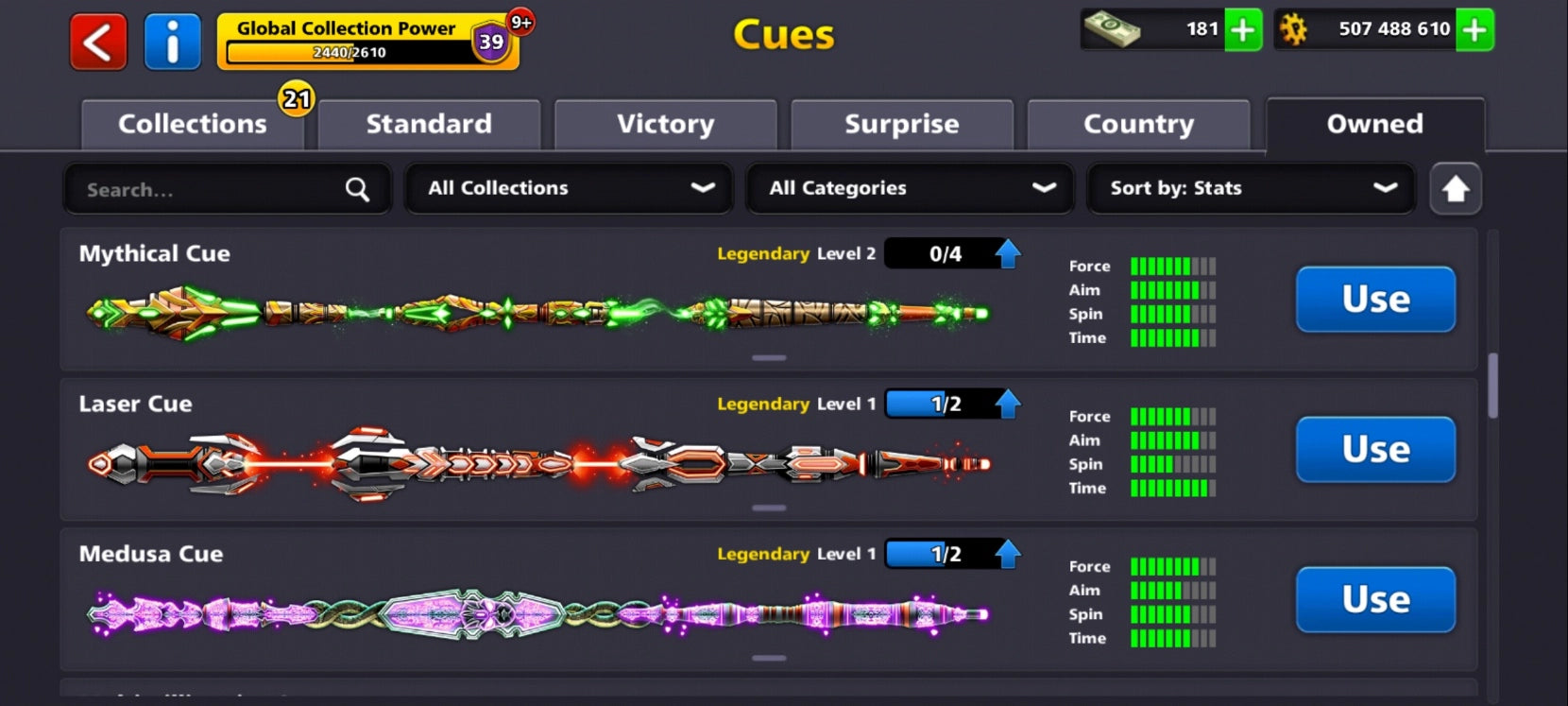
Task: Open the All Categories dropdown
Action: [x=909, y=188]
